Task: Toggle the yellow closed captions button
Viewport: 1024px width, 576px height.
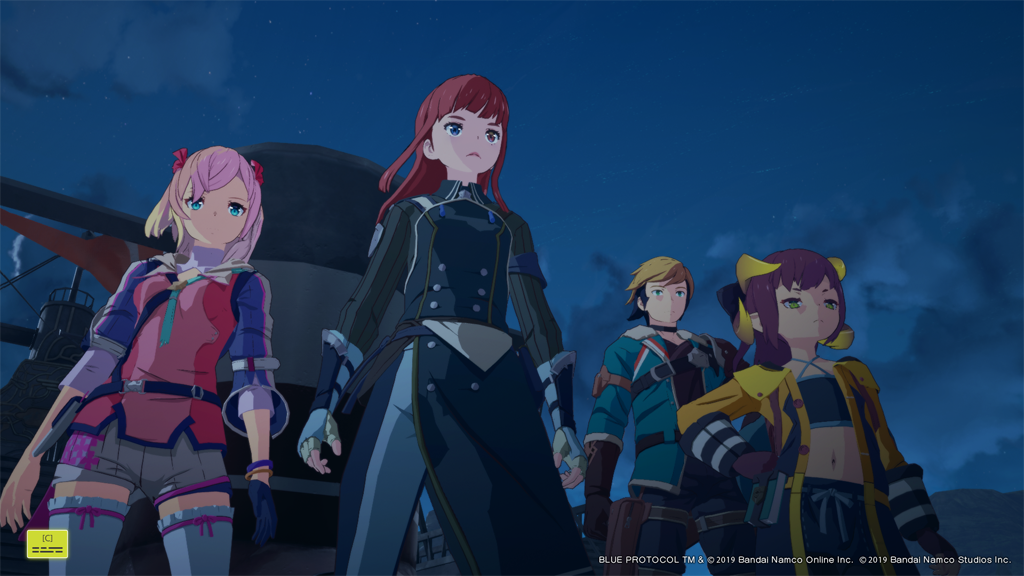Action: tap(47, 543)
